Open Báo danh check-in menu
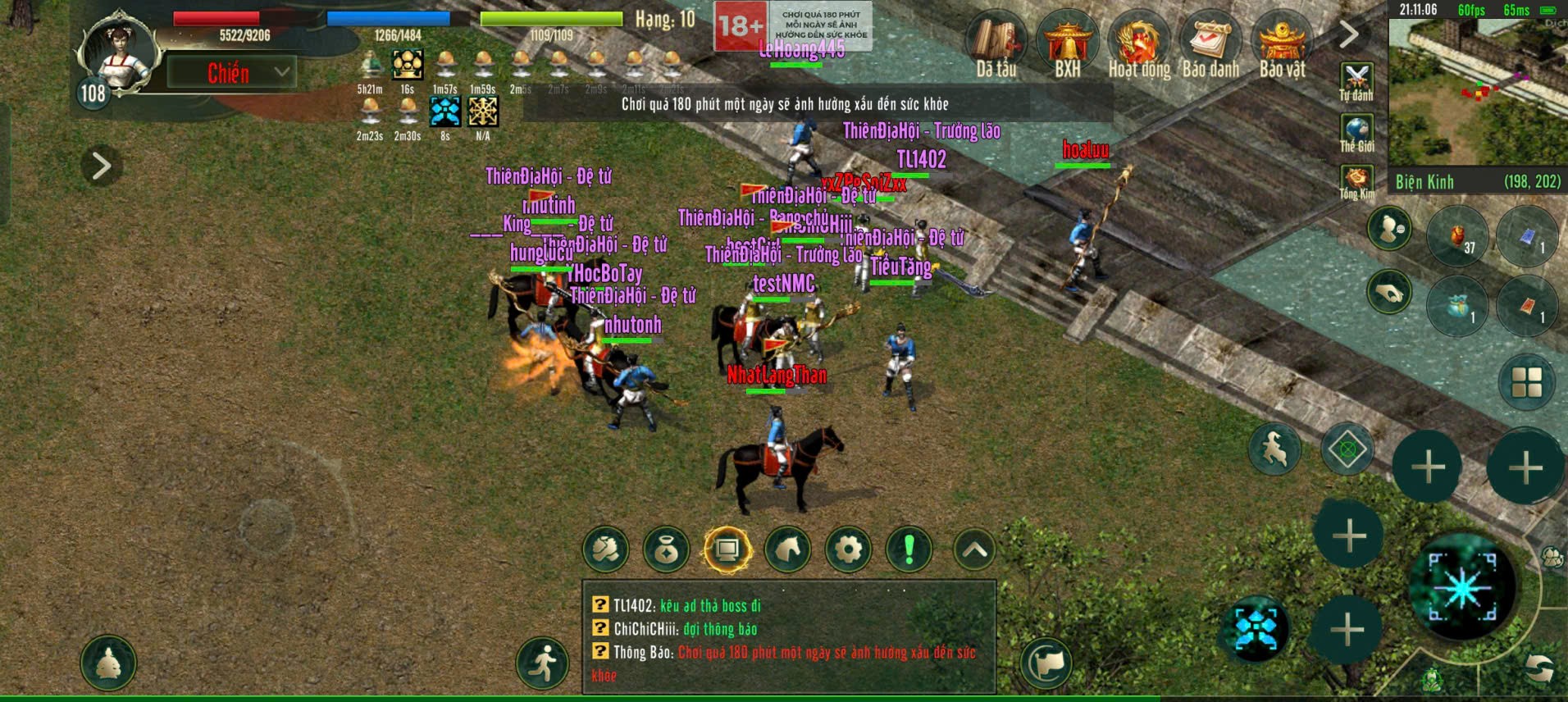 point(1210,41)
